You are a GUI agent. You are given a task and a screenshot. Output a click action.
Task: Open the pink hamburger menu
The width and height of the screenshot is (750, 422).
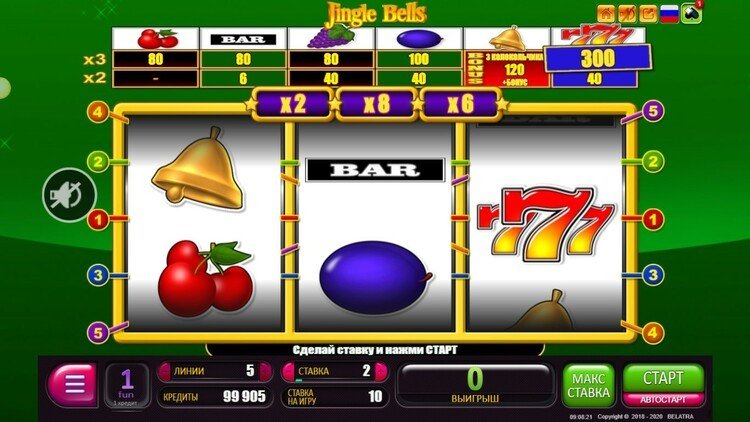[x=72, y=384]
